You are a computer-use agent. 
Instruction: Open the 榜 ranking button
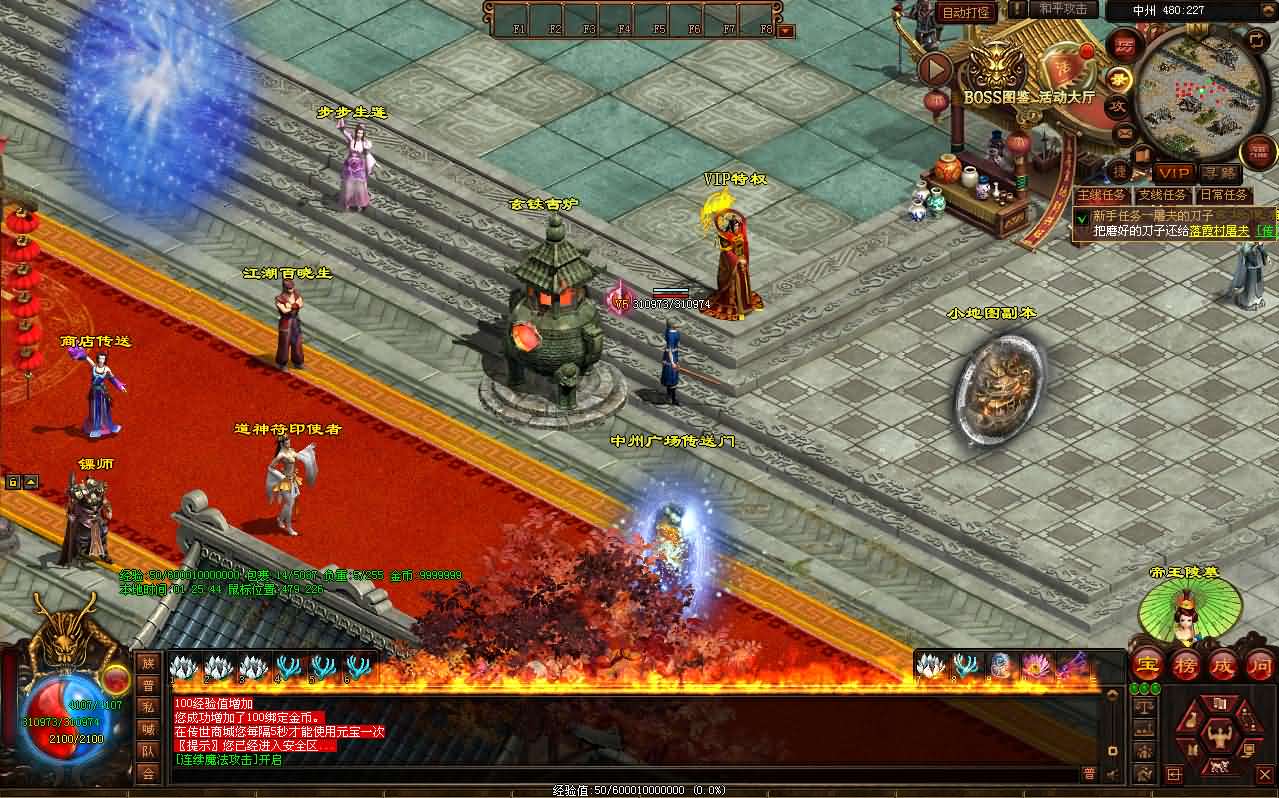pos(1185,666)
